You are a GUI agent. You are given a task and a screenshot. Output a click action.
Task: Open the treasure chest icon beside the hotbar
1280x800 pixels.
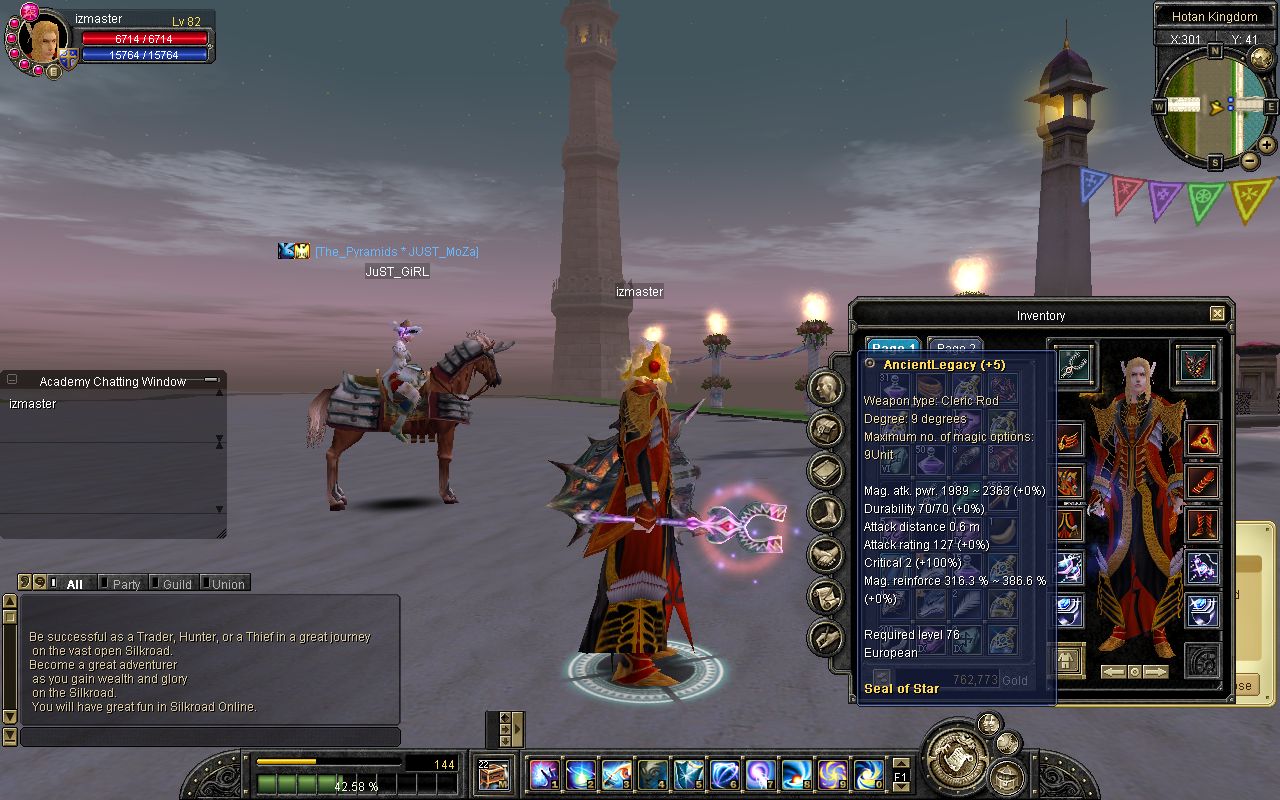[494, 773]
